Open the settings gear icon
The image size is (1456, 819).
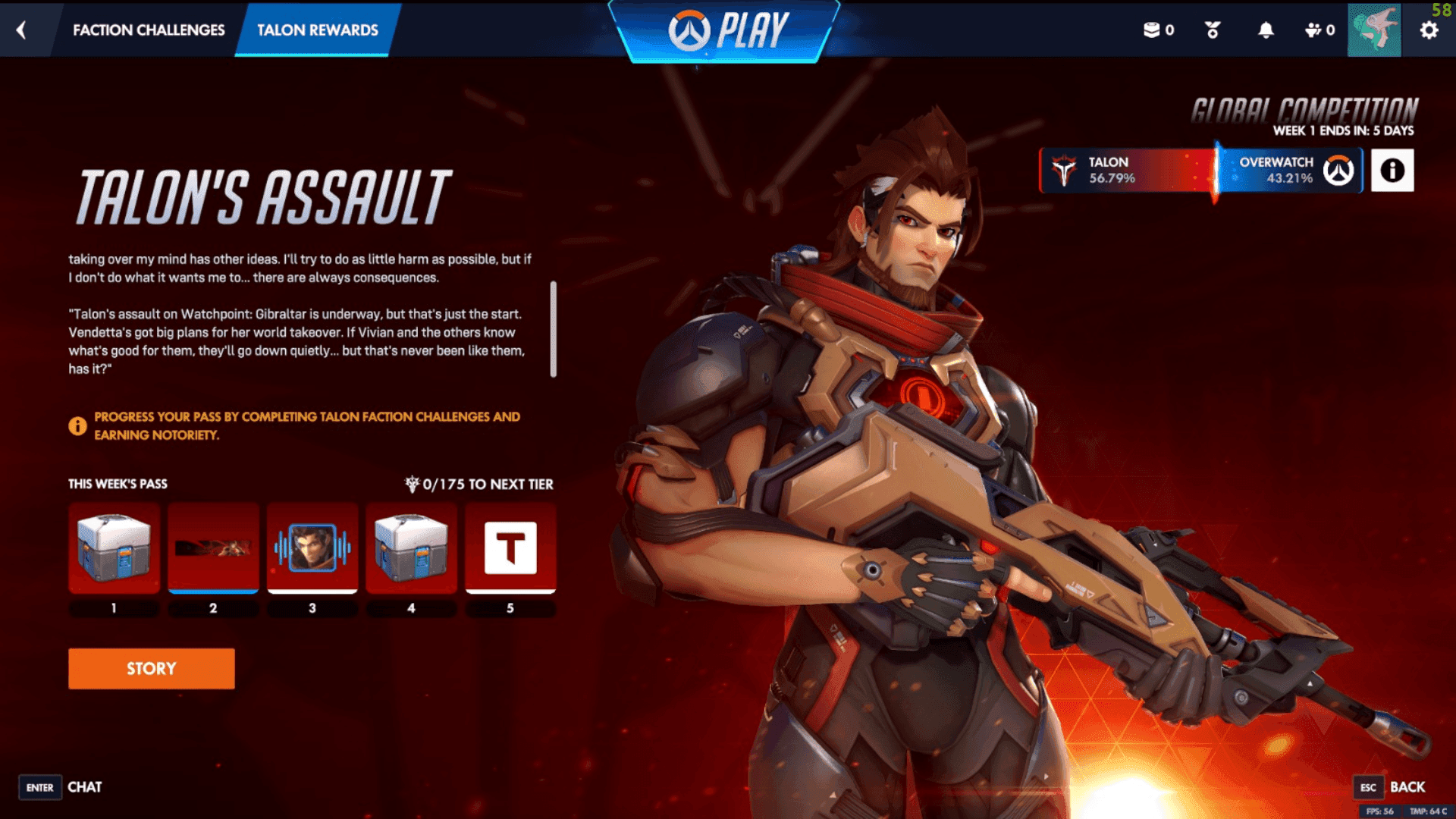pyautogui.click(x=1429, y=30)
